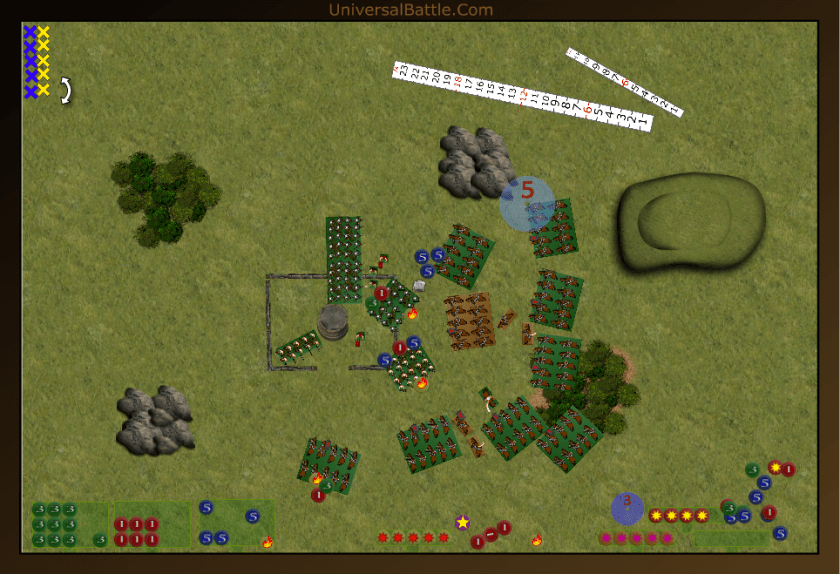The image size is (840, 574).
Task: Open the UniversalBattle.Com title link
Action: pos(410,10)
